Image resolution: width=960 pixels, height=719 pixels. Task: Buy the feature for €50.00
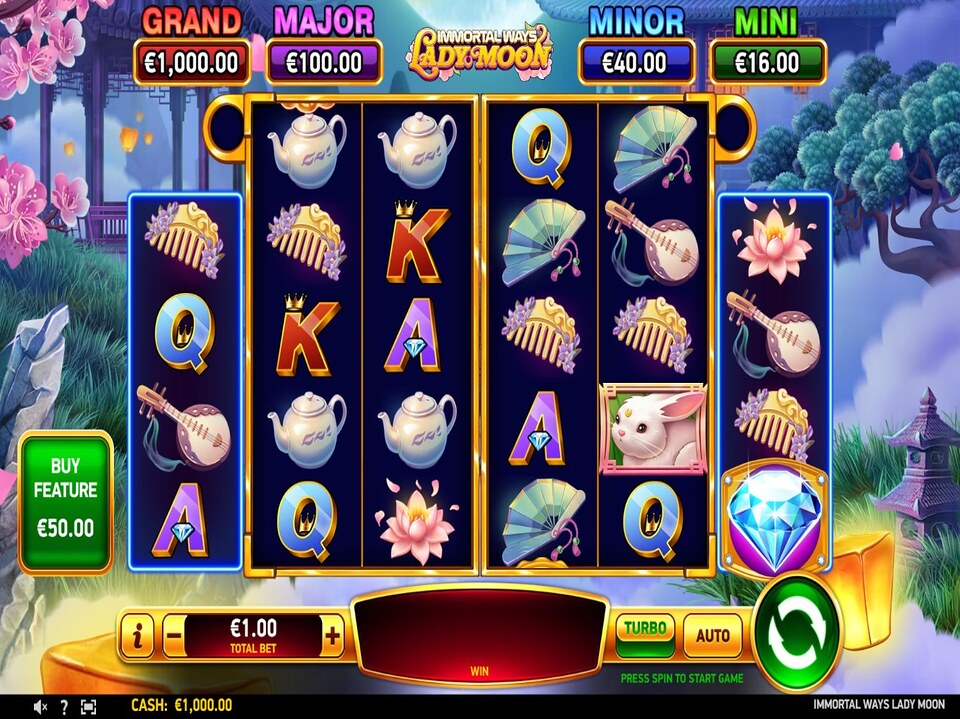coord(66,502)
